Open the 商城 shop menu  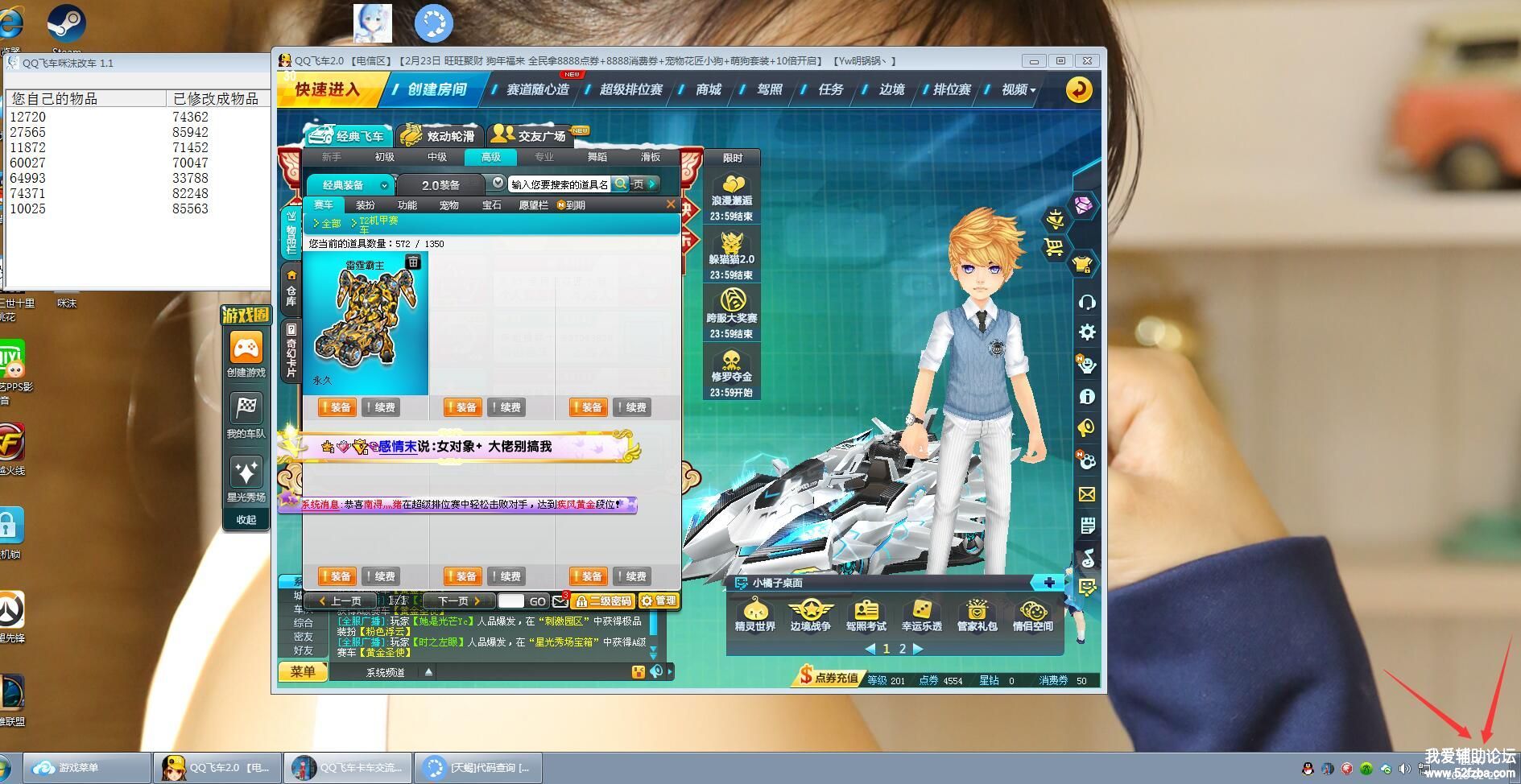709,89
